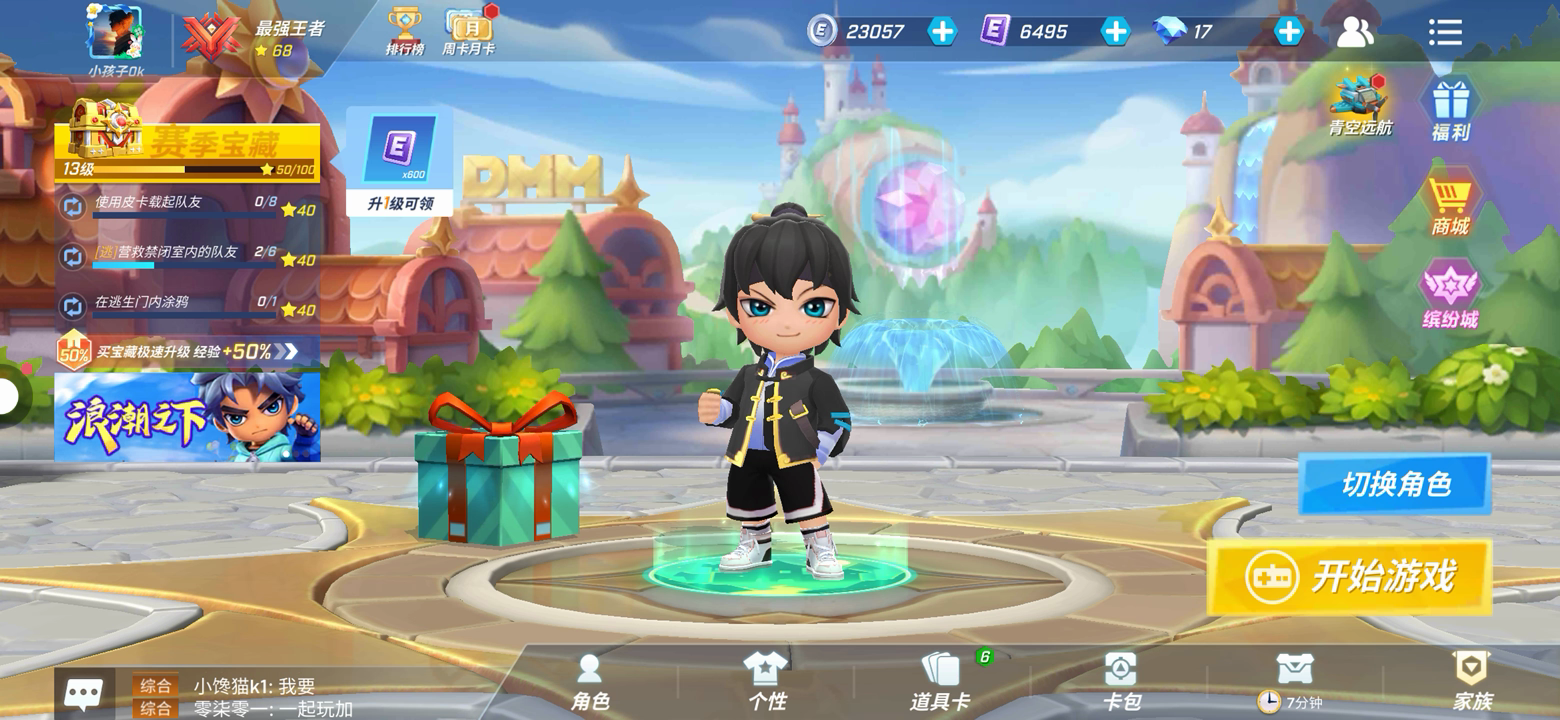Open the 商城 shop
The height and width of the screenshot is (720, 1560).
1449,206
